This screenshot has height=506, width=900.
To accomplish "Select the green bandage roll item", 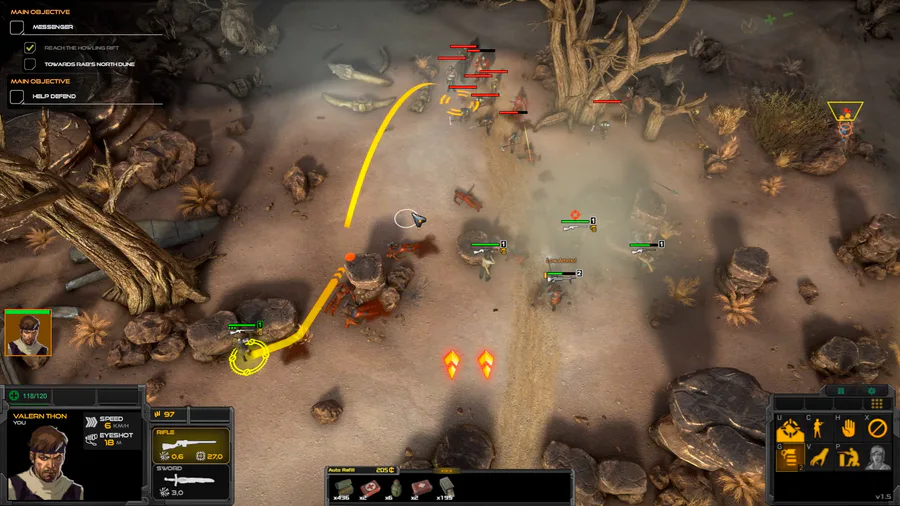I will (343, 486).
